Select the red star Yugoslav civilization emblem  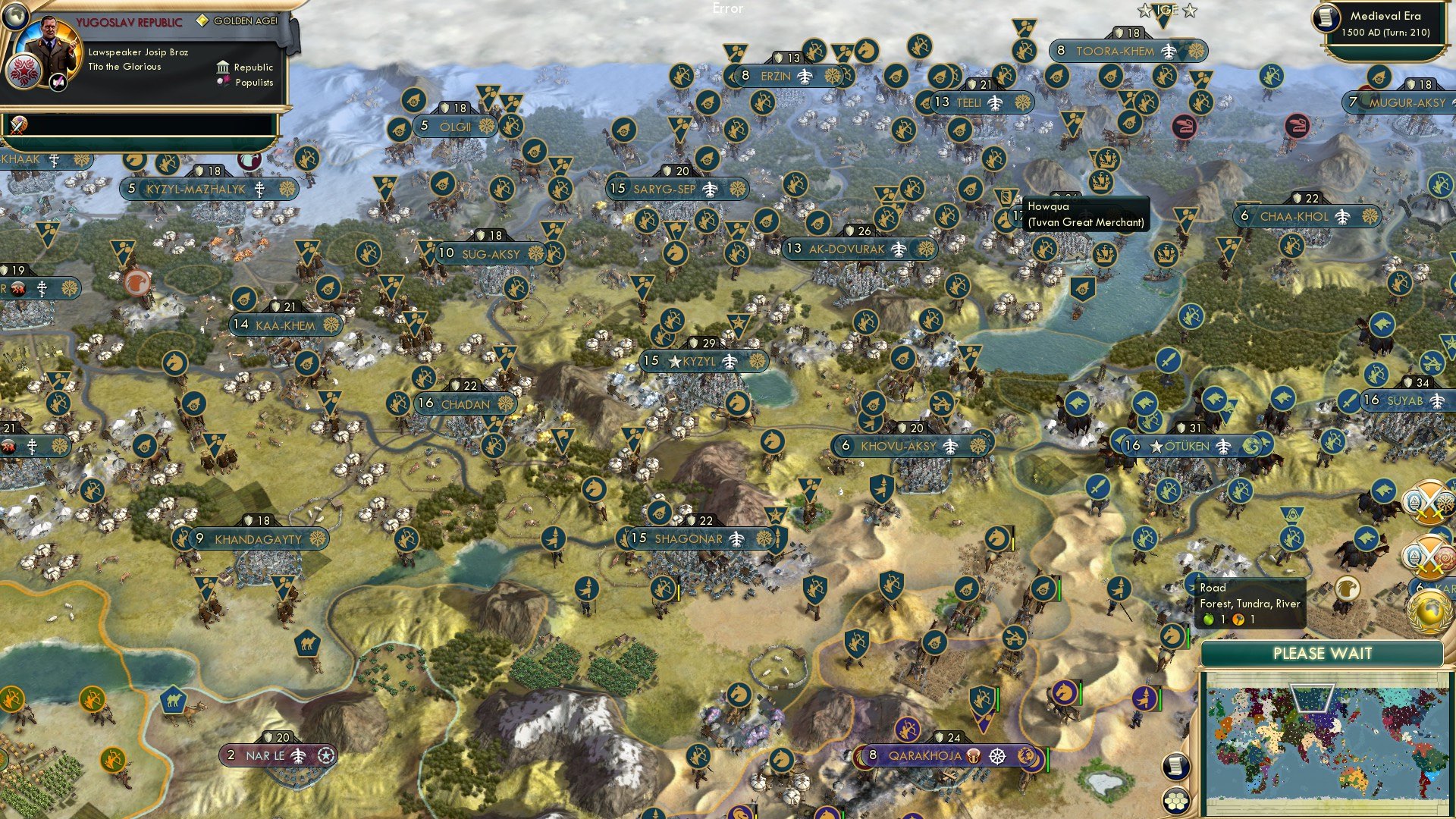[25, 73]
